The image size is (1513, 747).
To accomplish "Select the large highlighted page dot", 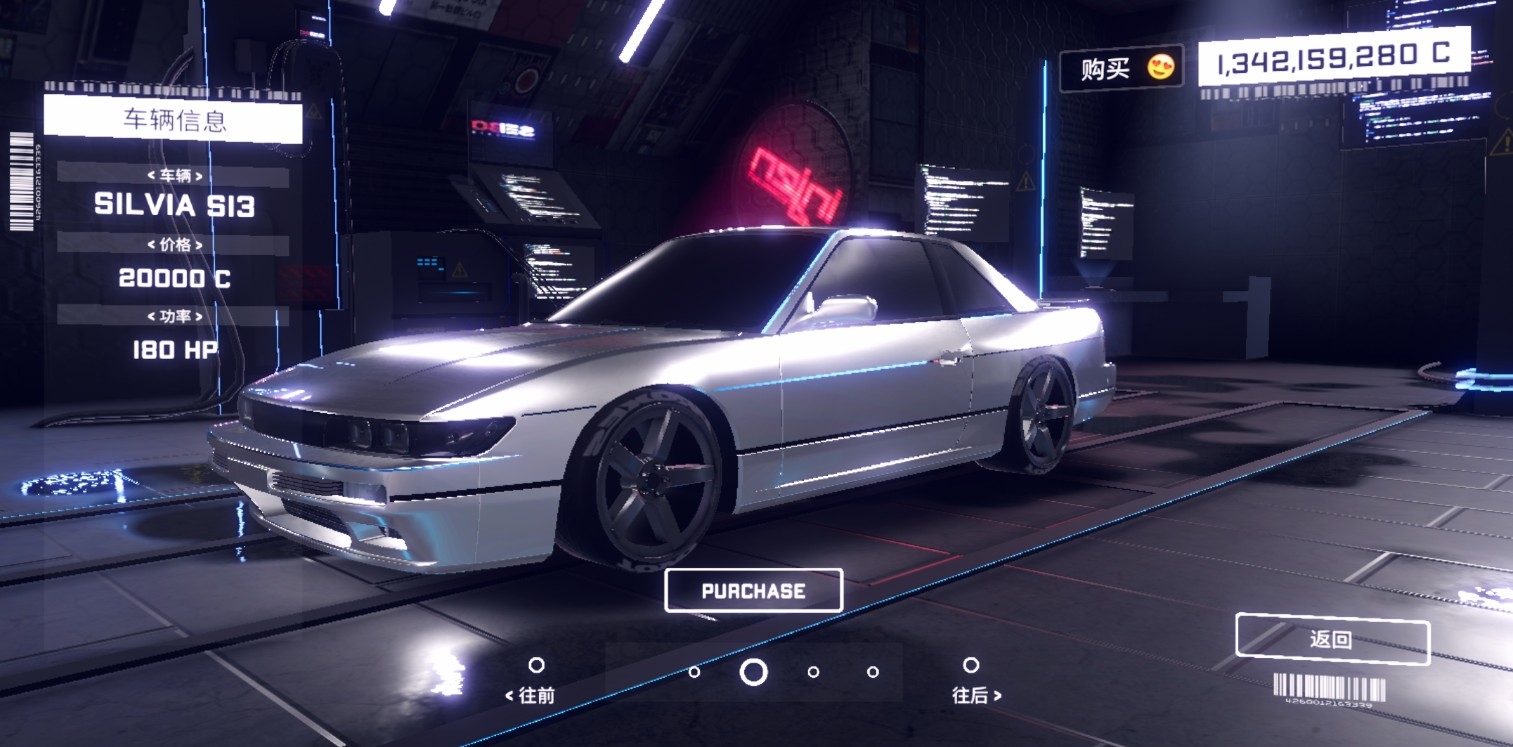I will 753,672.
